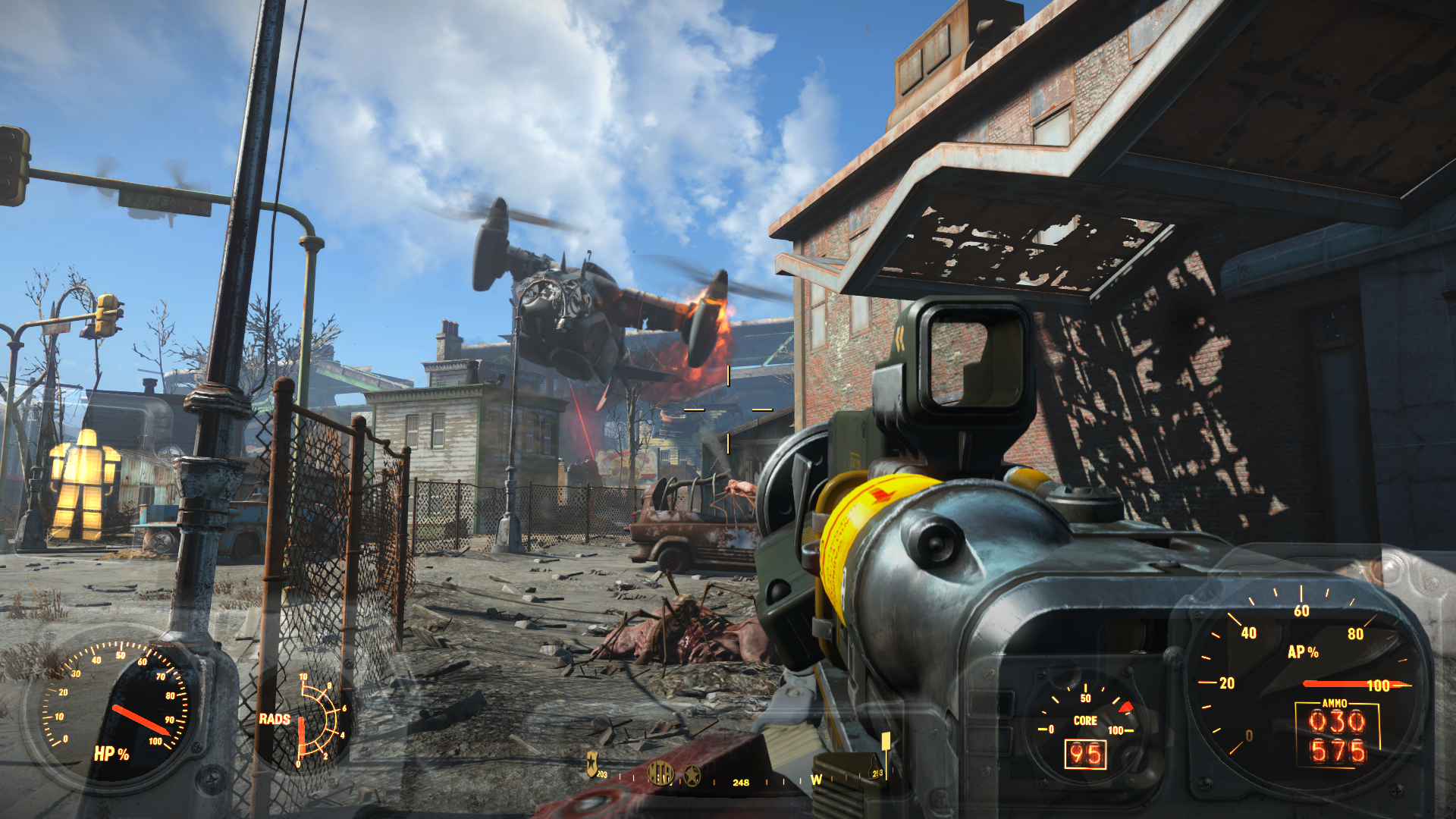Select the police badge marker on the compass
1456x819 pixels.
tap(592, 763)
